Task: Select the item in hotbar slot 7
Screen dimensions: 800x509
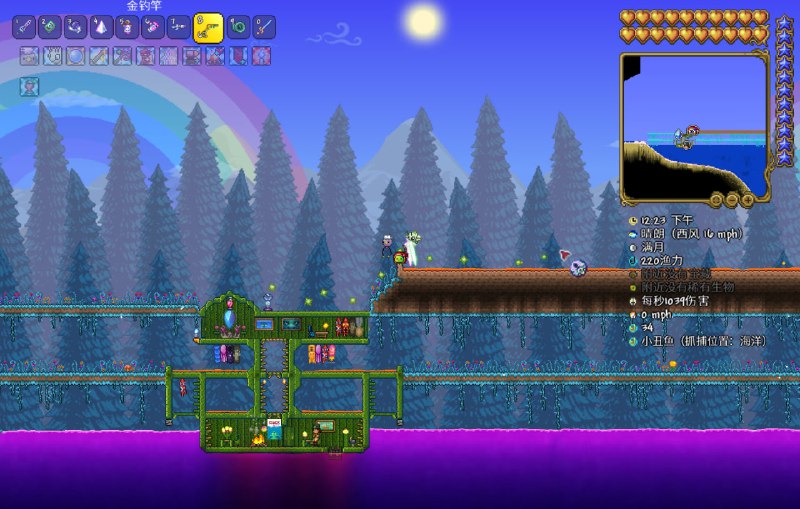Action: point(180,27)
